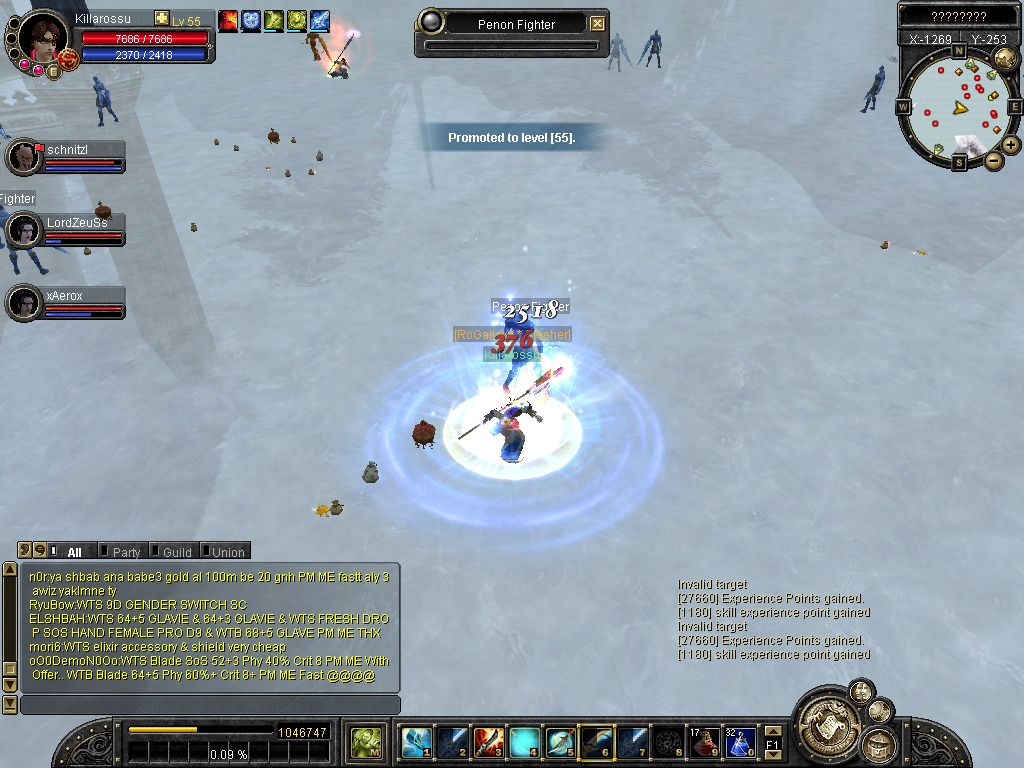Click the chat message input field
Image resolution: width=1024 pixels, height=768 pixels.
point(210,705)
